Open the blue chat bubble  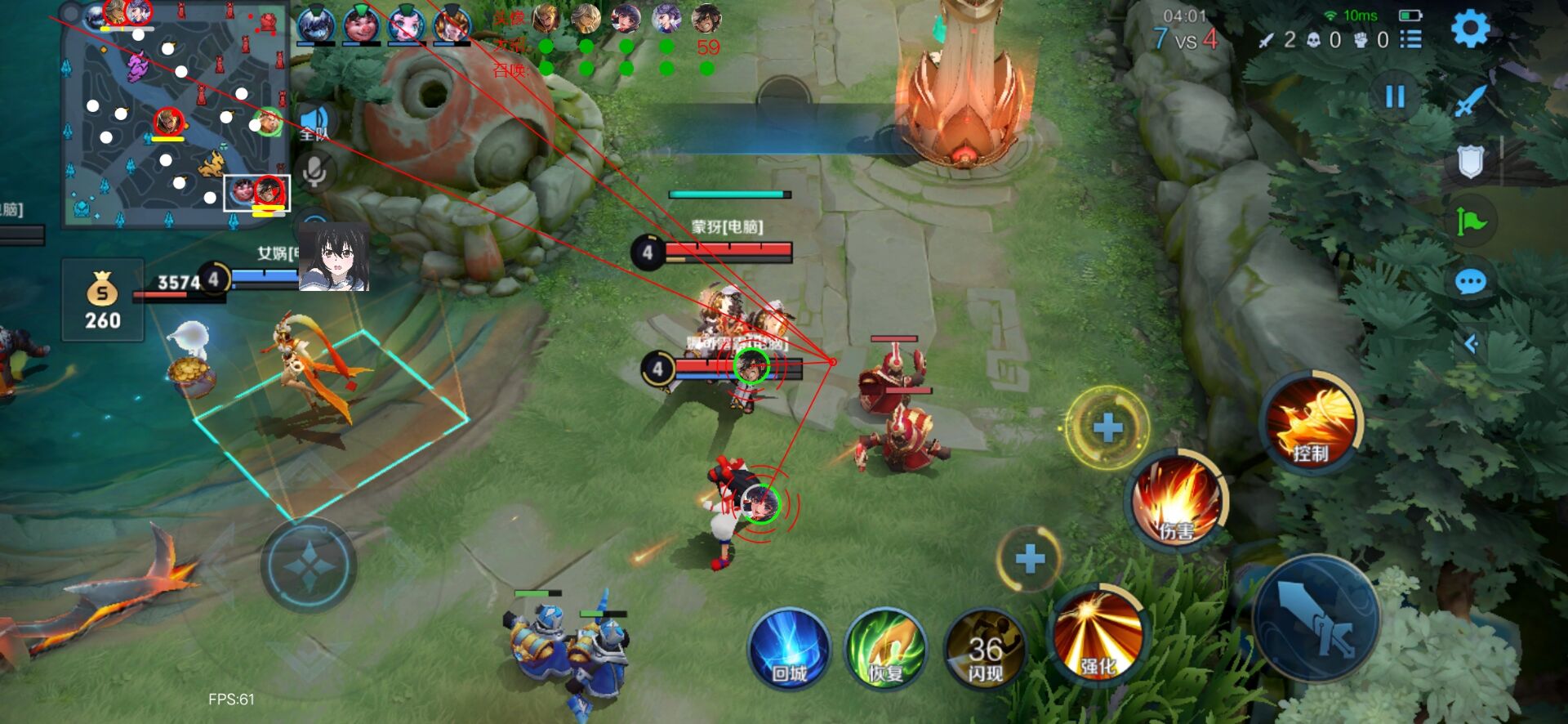tap(1470, 283)
